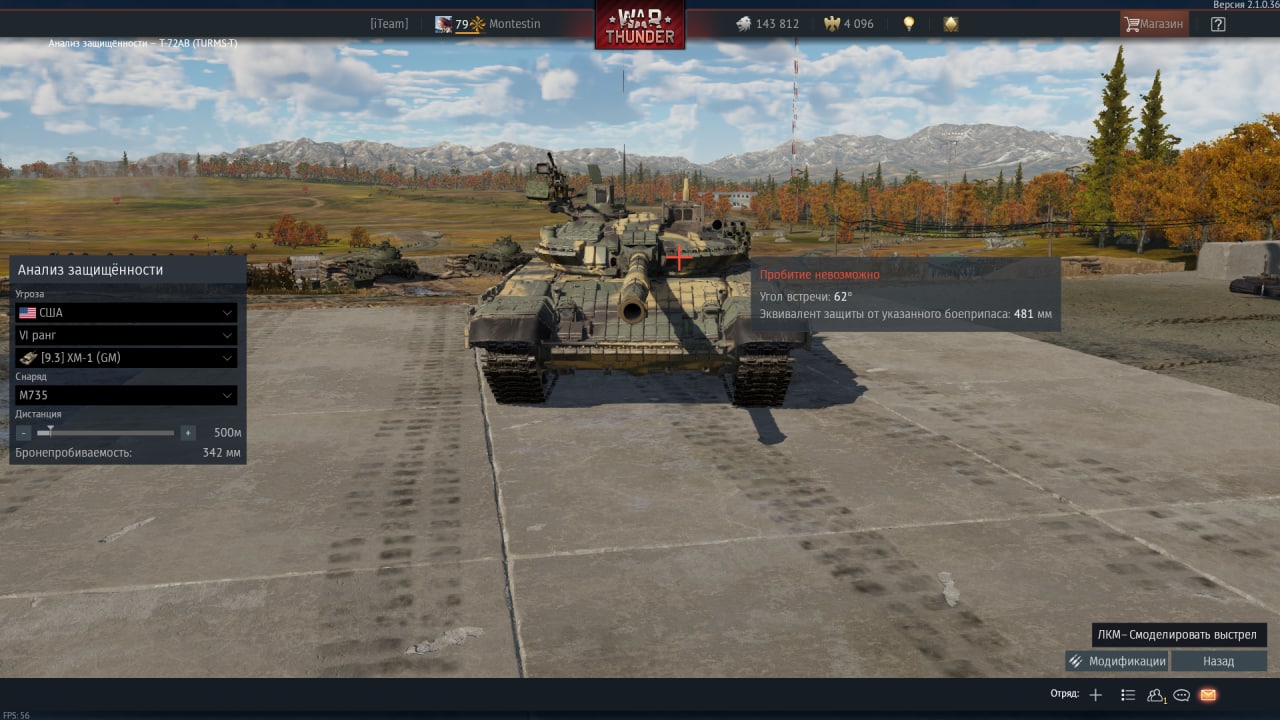
Task: Select the [iTeam] clan tag
Action: coord(389,24)
